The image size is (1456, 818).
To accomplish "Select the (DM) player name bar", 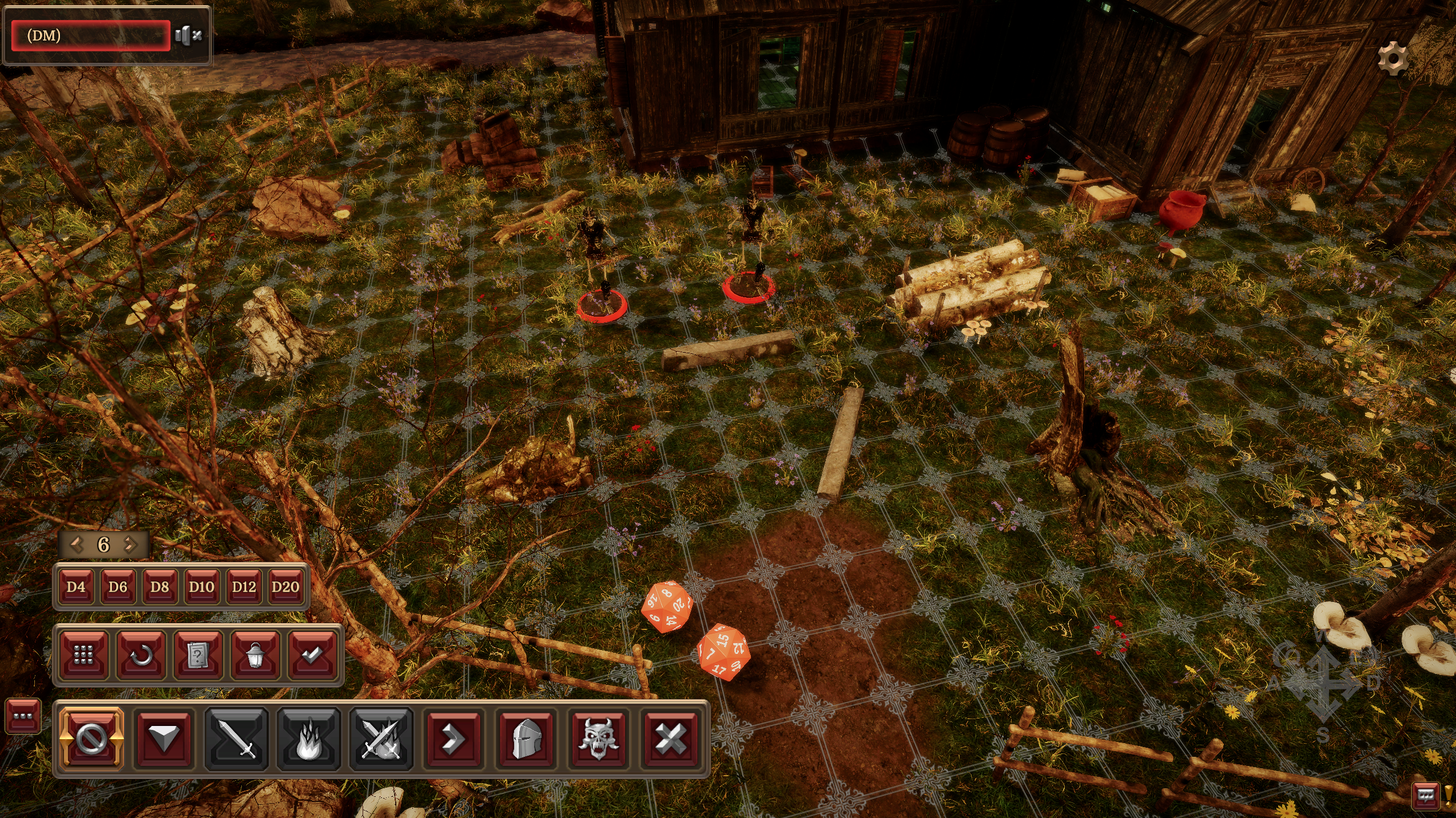I will (x=91, y=35).
